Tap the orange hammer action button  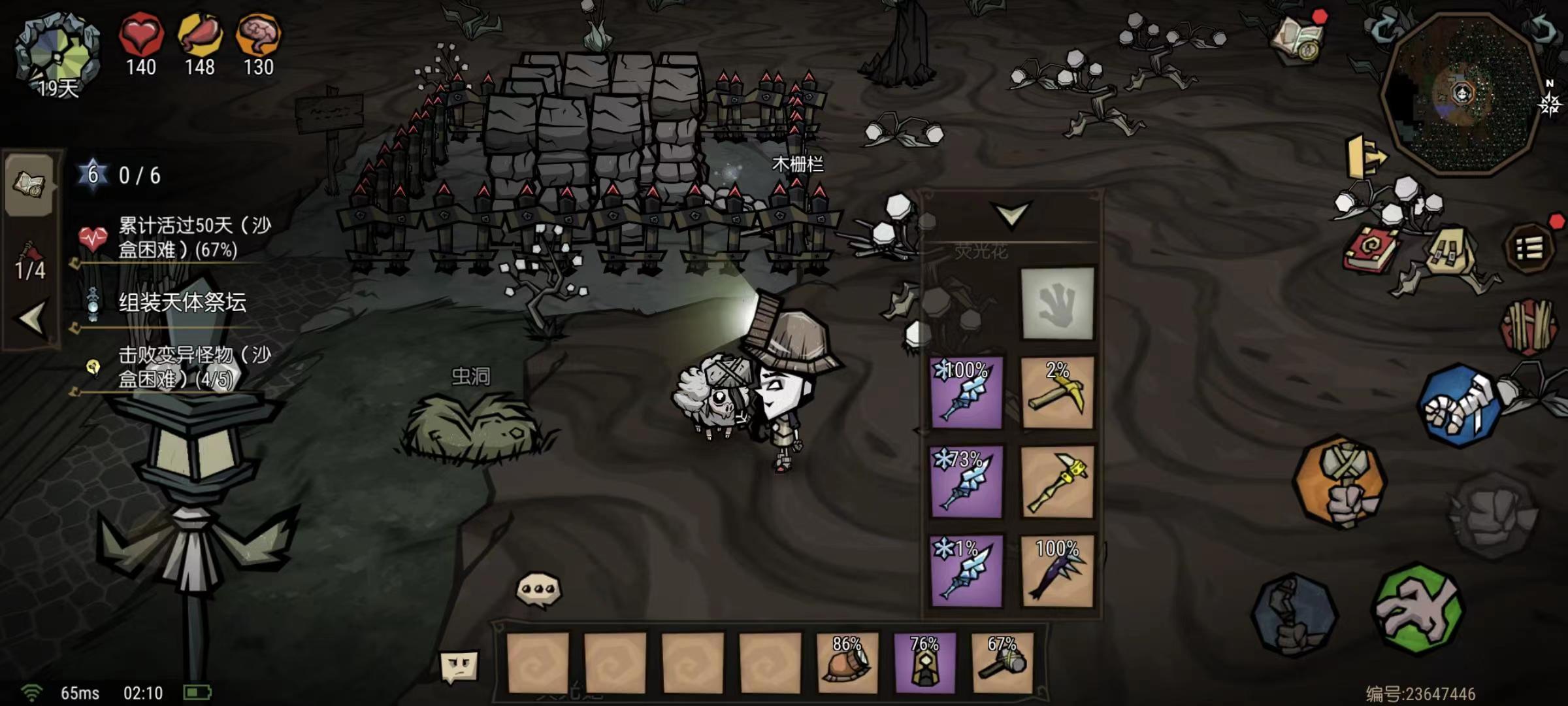tap(1341, 482)
